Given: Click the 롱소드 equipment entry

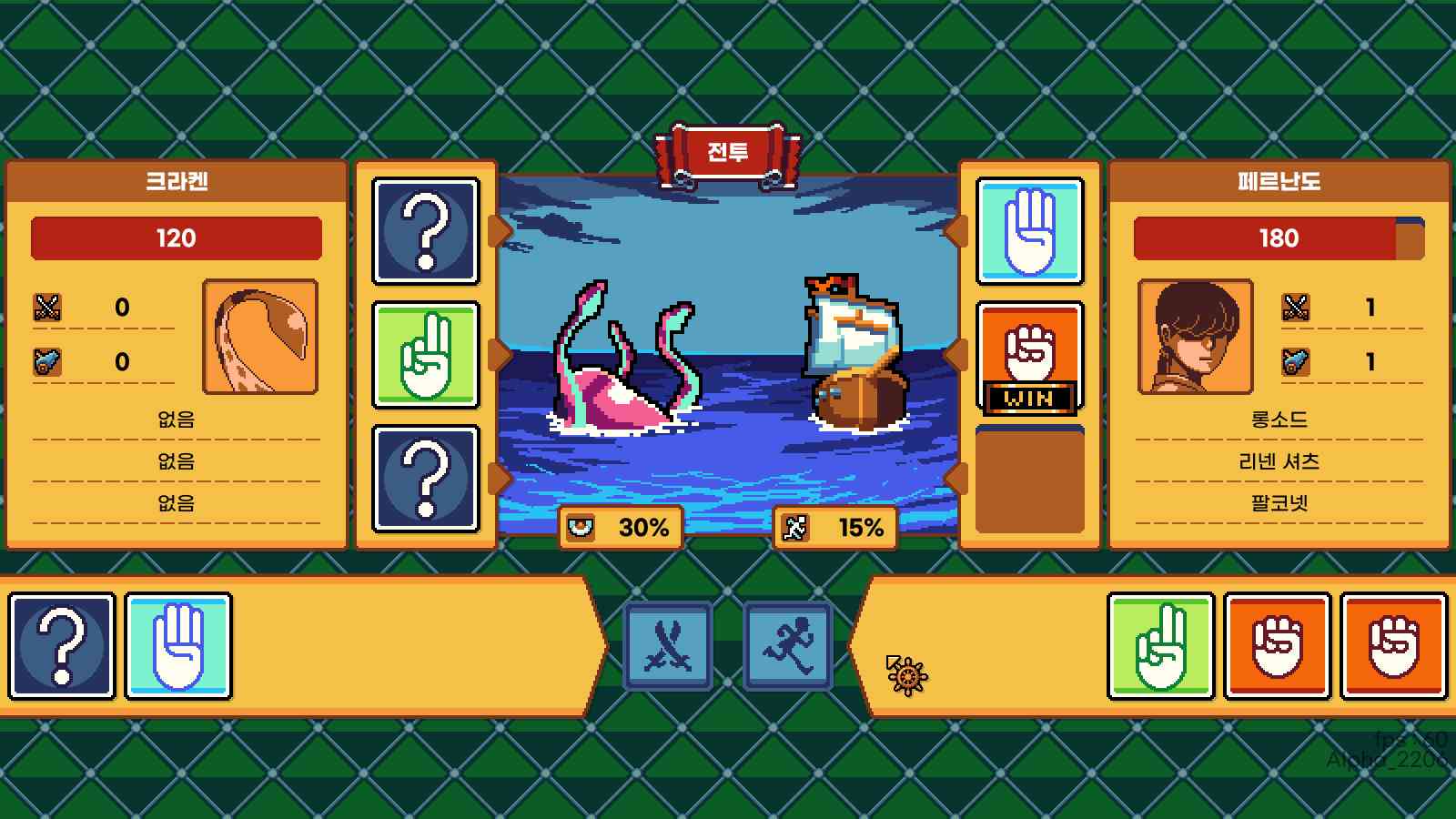Looking at the screenshot, I should coord(1277,420).
